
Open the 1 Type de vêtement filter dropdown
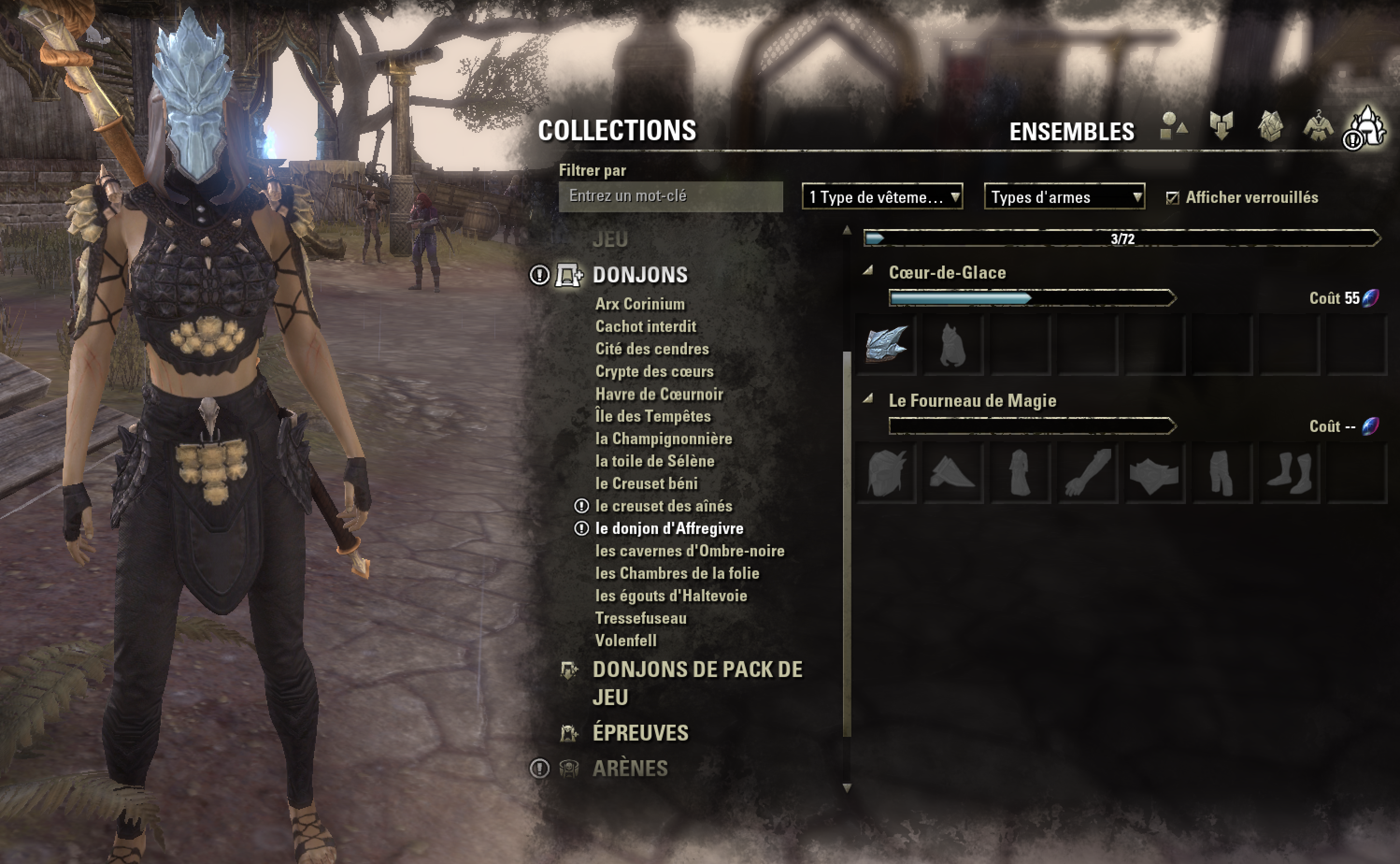click(882, 198)
